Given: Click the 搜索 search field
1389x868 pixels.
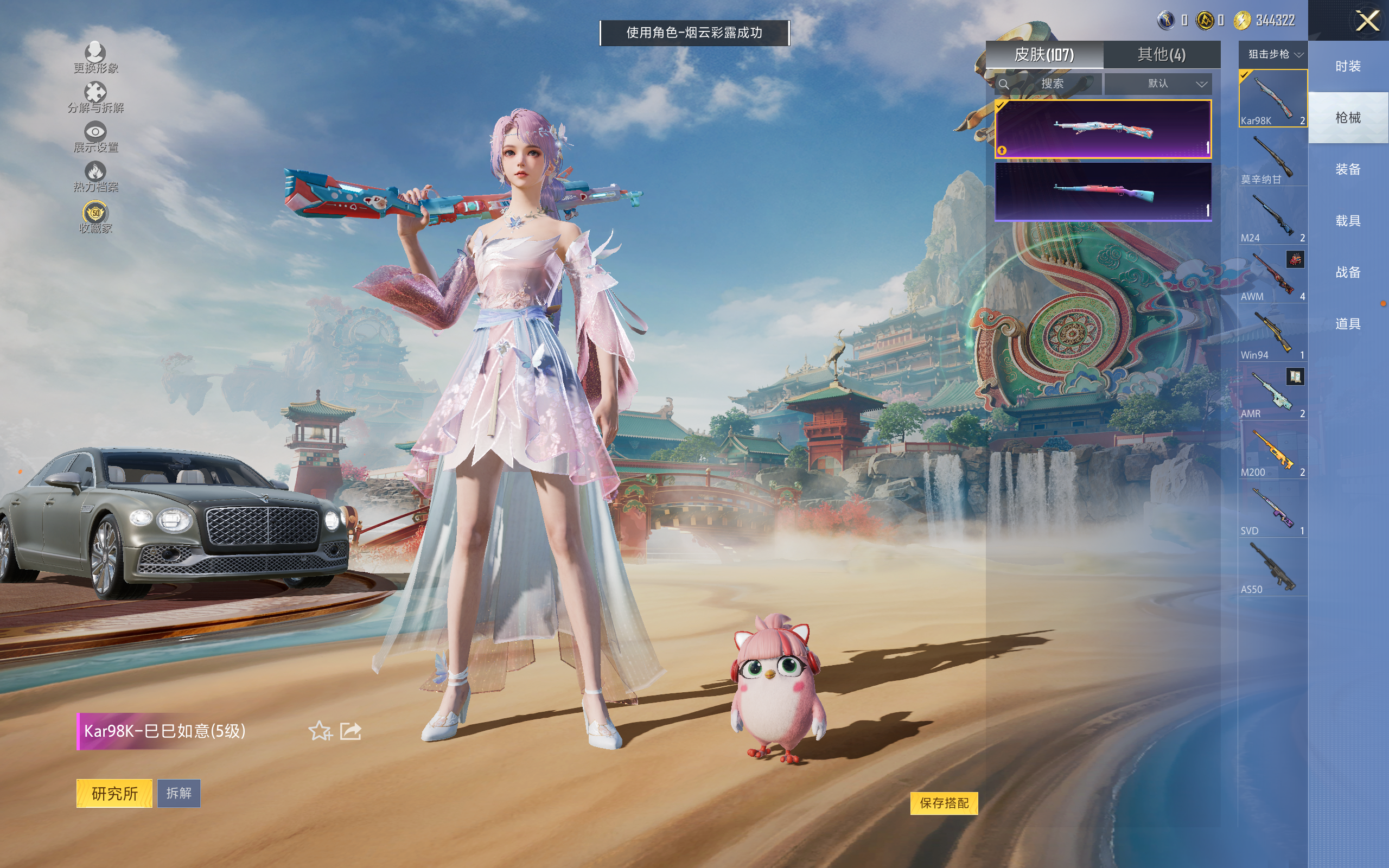Looking at the screenshot, I should click(x=1052, y=84).
